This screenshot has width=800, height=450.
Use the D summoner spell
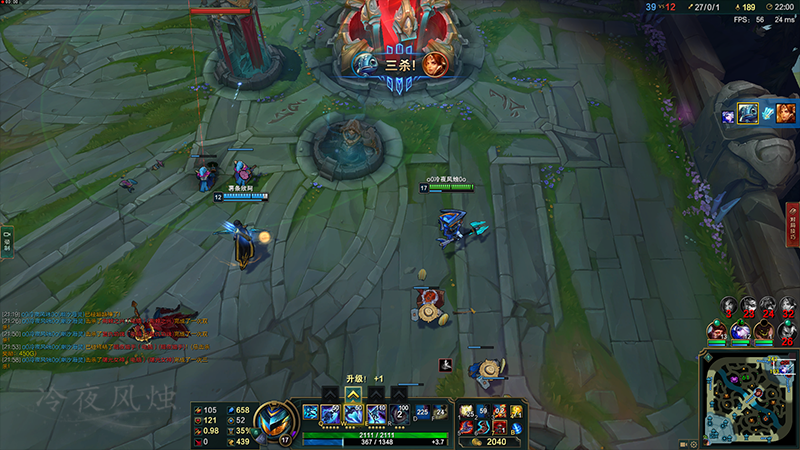click(420, 411)
